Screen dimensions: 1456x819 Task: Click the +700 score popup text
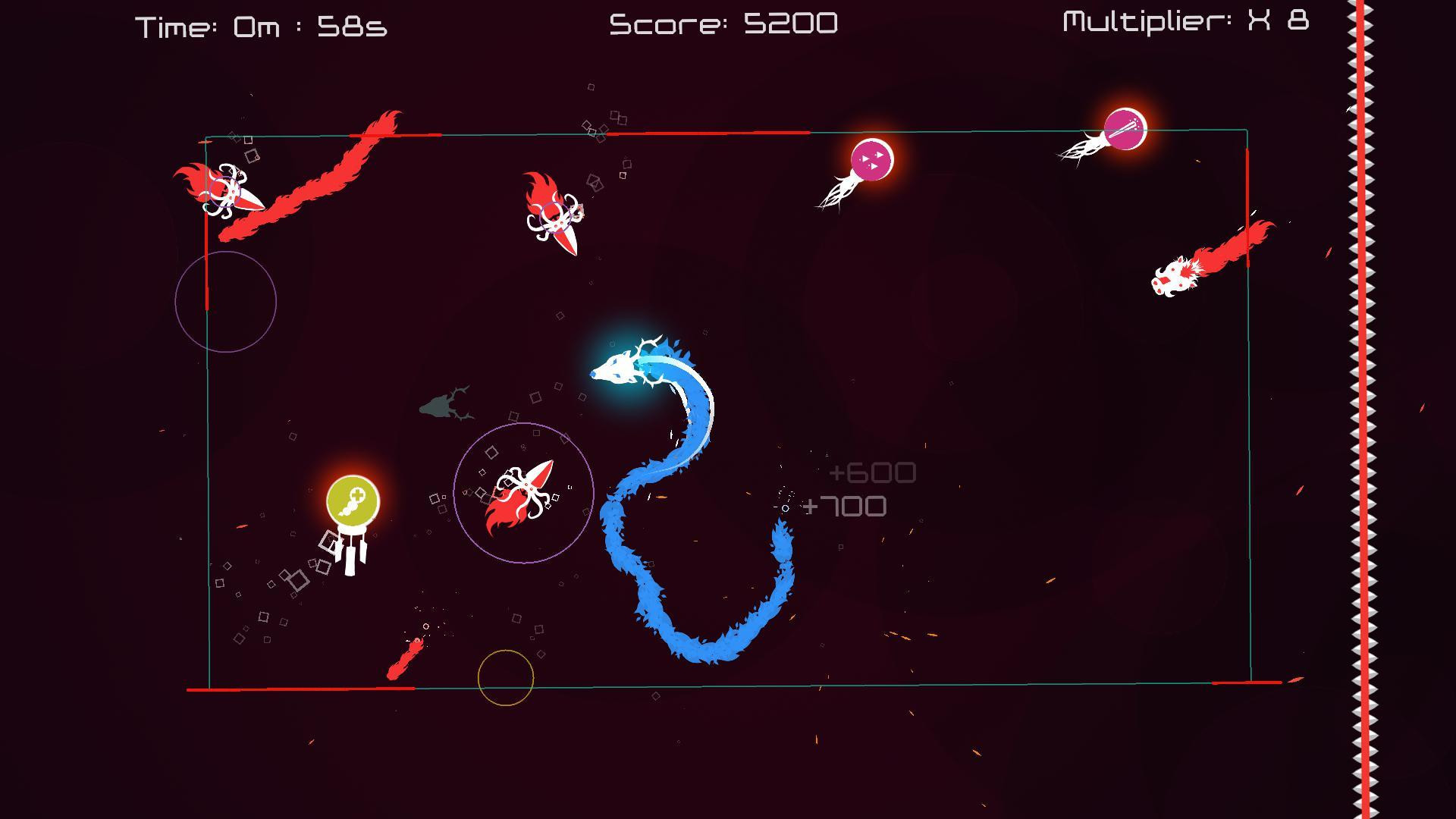846,504
